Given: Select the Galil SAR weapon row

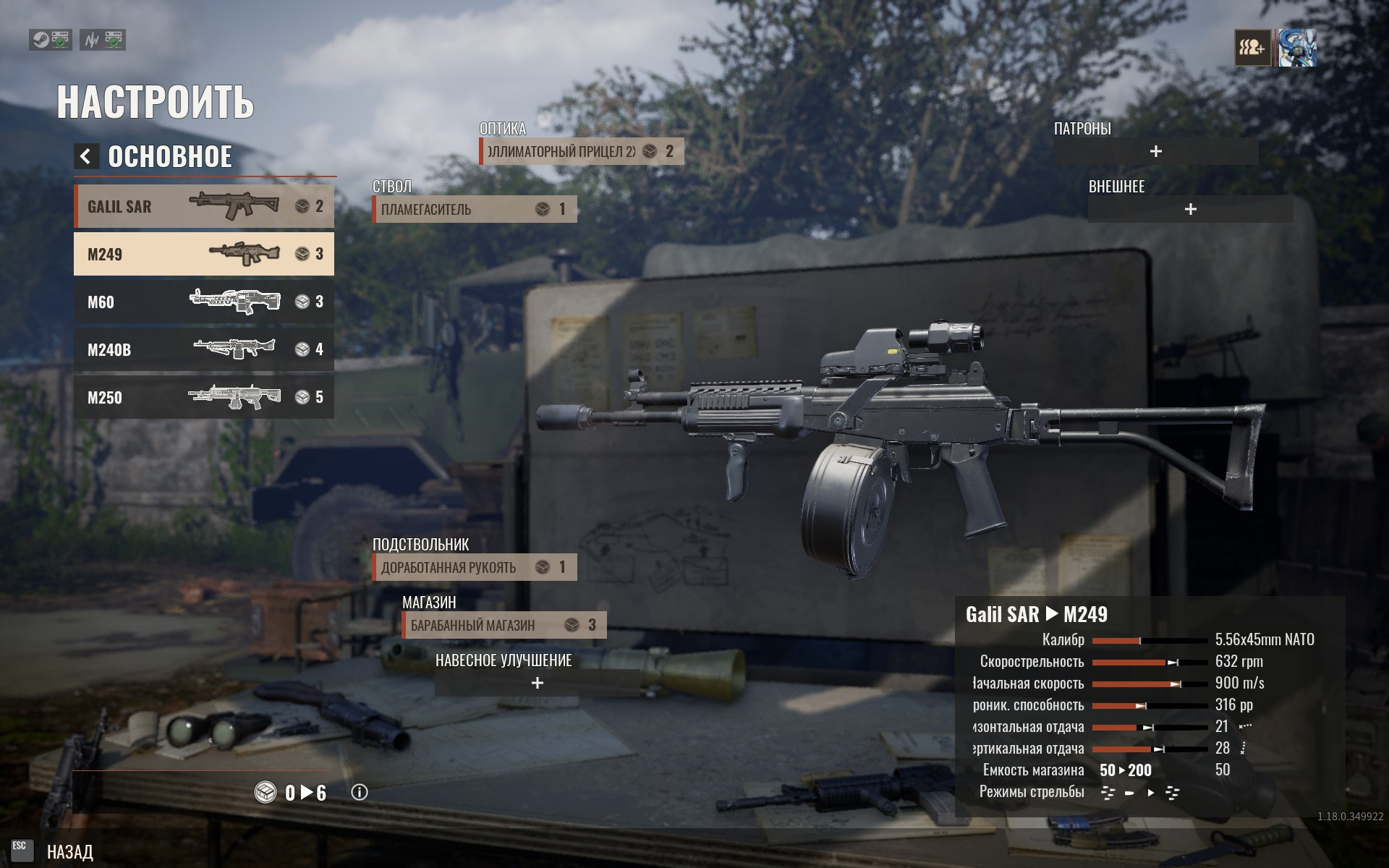Looking at the screenshot, I should (203, 206).
